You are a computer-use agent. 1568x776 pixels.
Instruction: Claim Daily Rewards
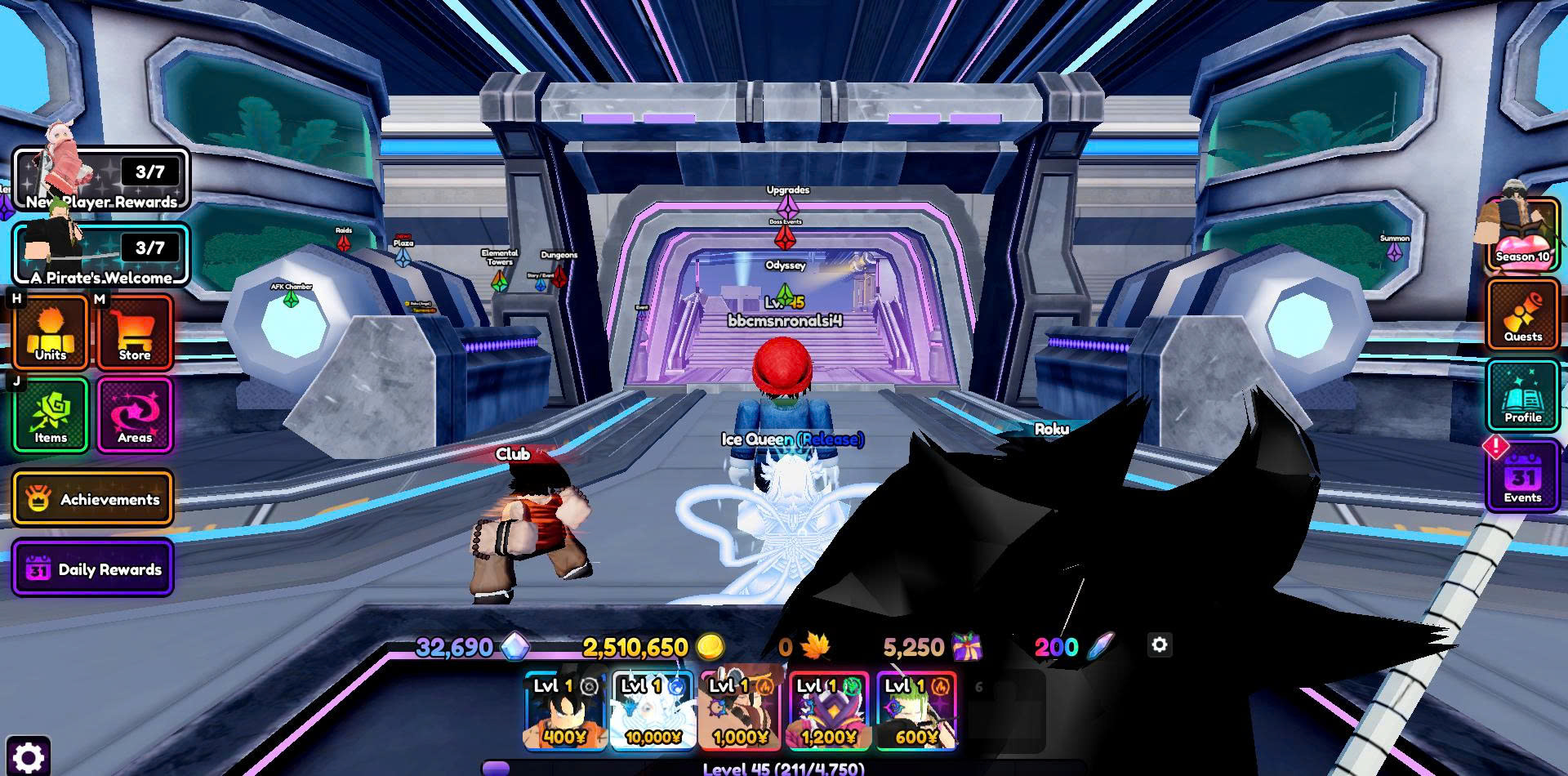(93, 569)
